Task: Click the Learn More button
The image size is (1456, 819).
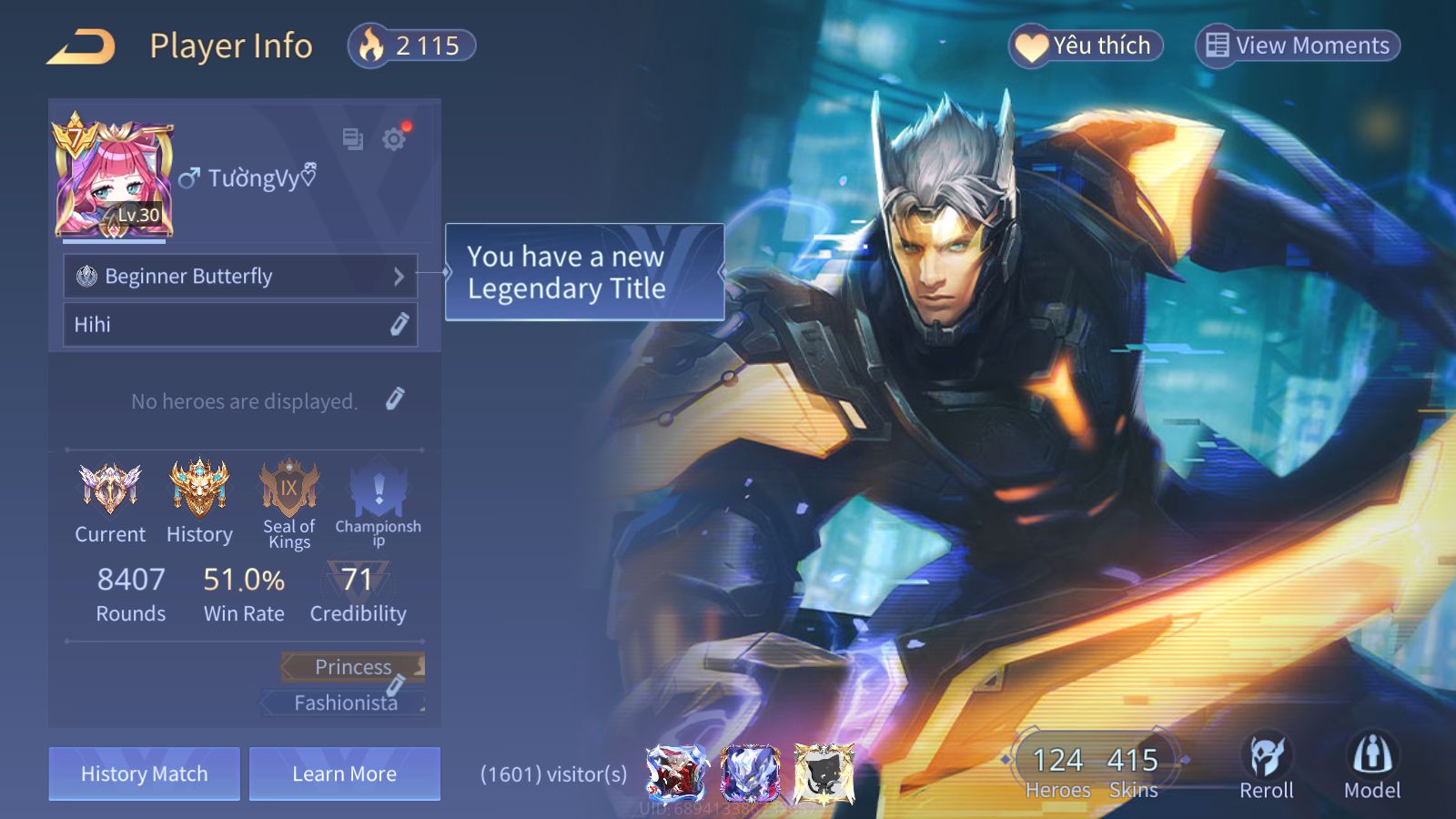Action: [x=345, y=774]
